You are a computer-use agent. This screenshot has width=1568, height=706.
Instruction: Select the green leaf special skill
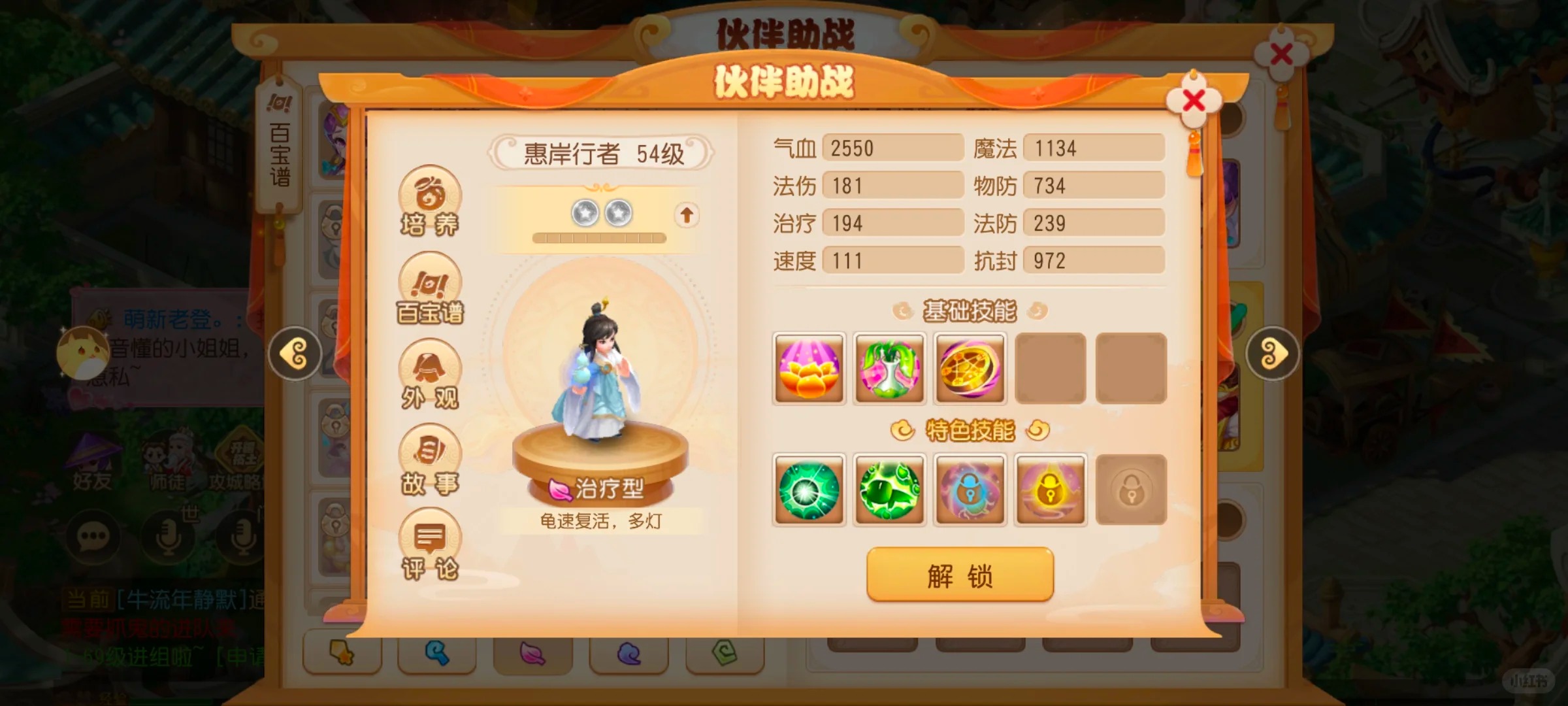click(889, 490)
